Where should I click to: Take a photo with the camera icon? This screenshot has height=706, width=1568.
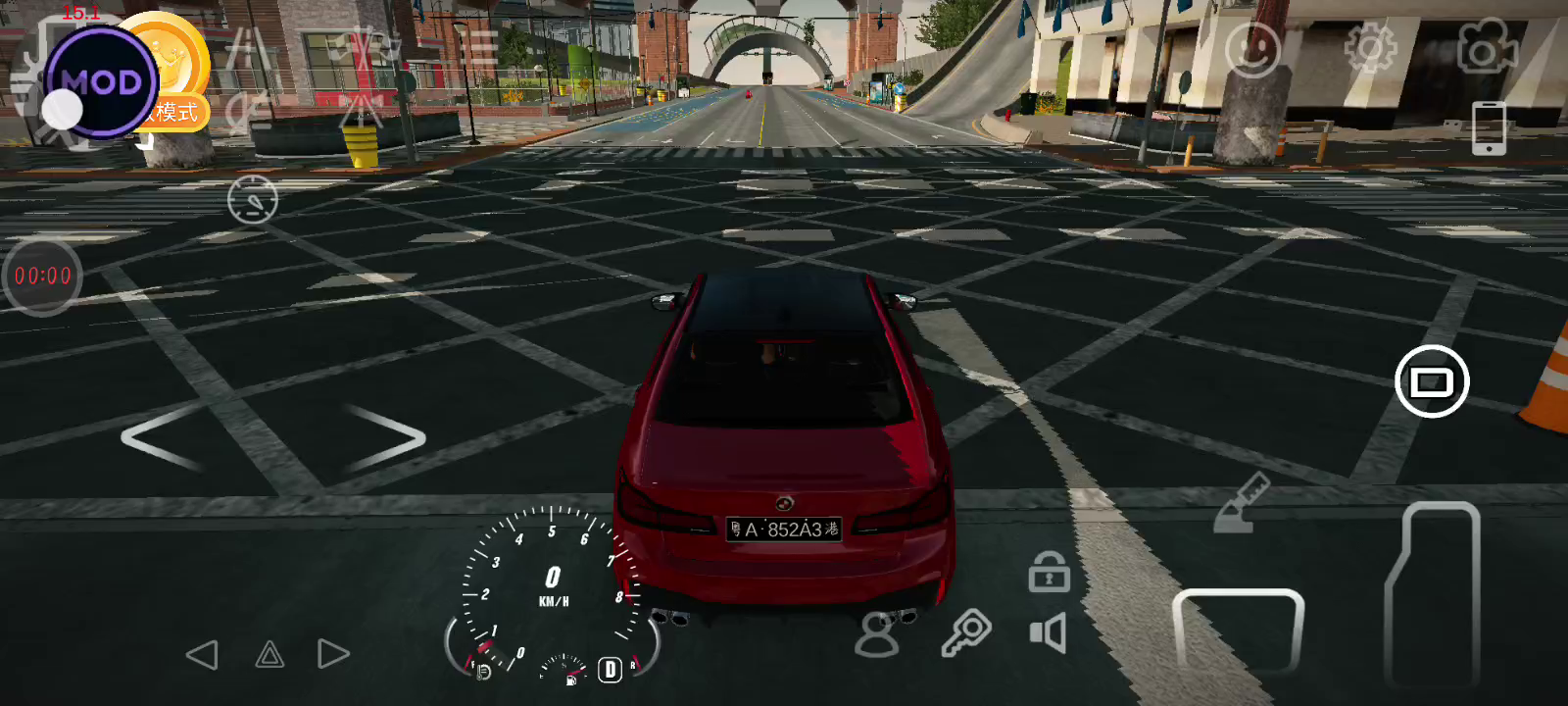(x=1487, y=46)
